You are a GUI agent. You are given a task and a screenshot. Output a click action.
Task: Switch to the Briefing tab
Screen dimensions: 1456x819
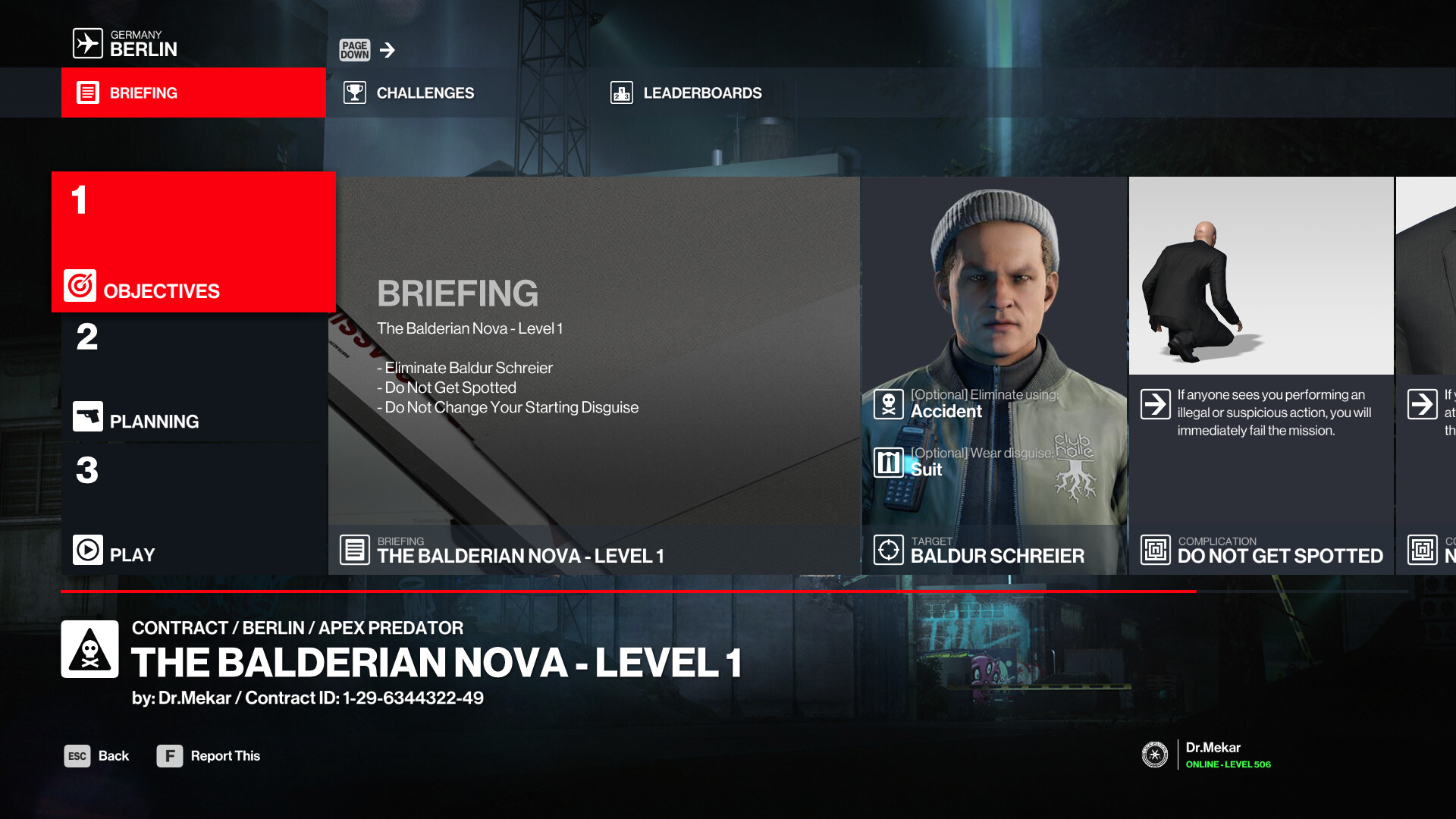pyautogui.click(x=193, y=93)
